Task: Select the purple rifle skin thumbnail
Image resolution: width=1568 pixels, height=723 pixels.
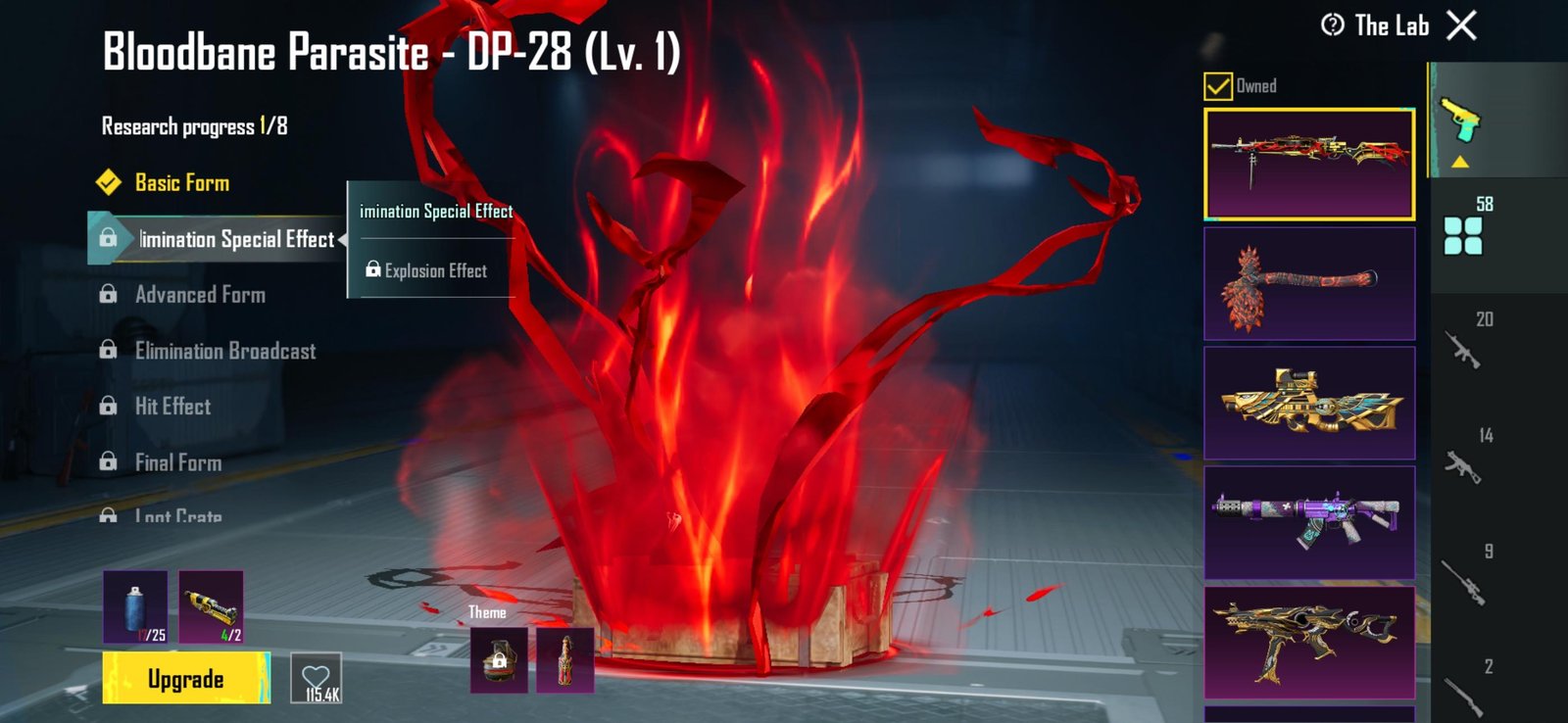Action: tap(1309, 522)
